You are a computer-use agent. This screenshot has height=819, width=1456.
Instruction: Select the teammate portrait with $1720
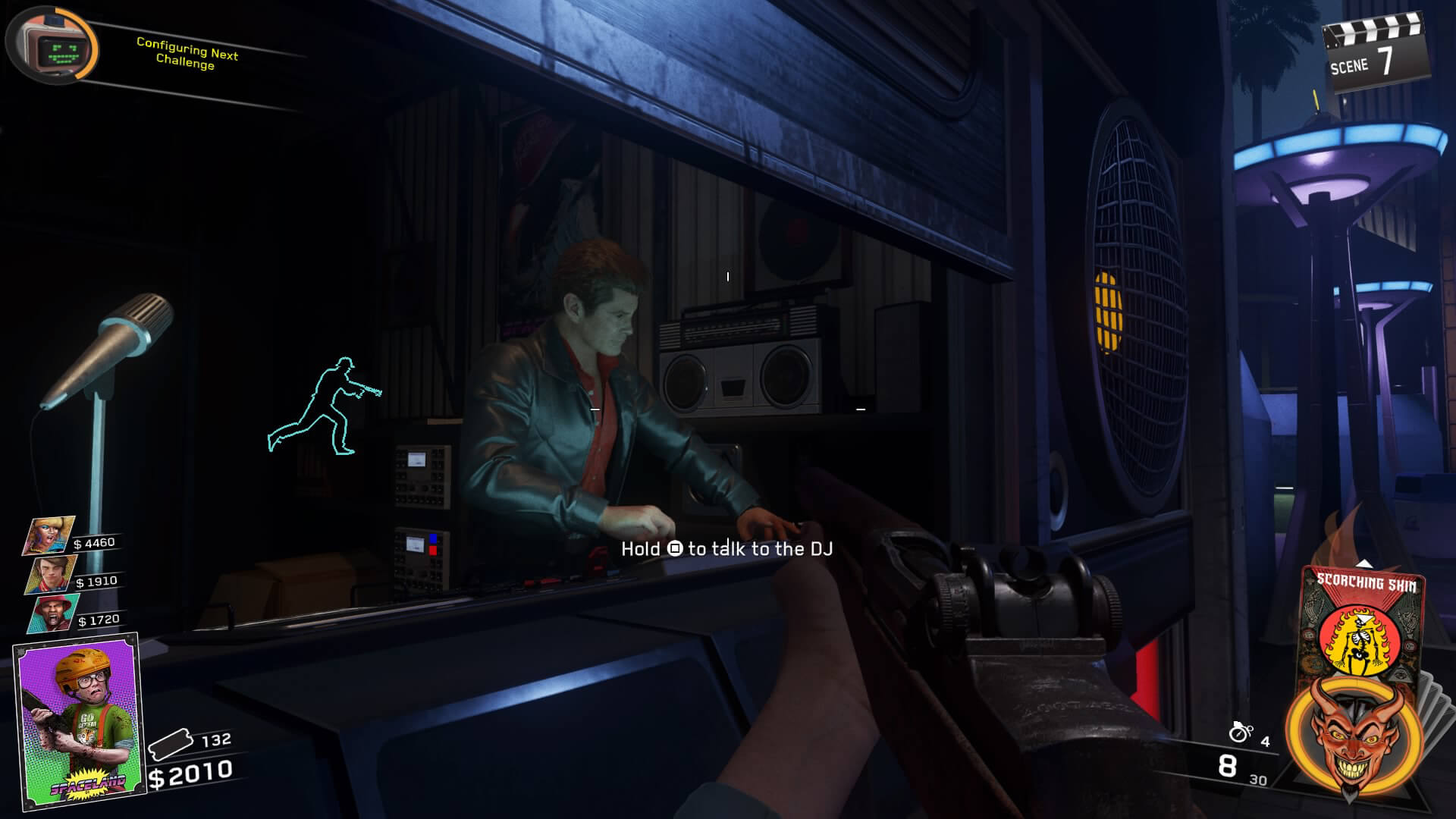[x=53, y=613]
